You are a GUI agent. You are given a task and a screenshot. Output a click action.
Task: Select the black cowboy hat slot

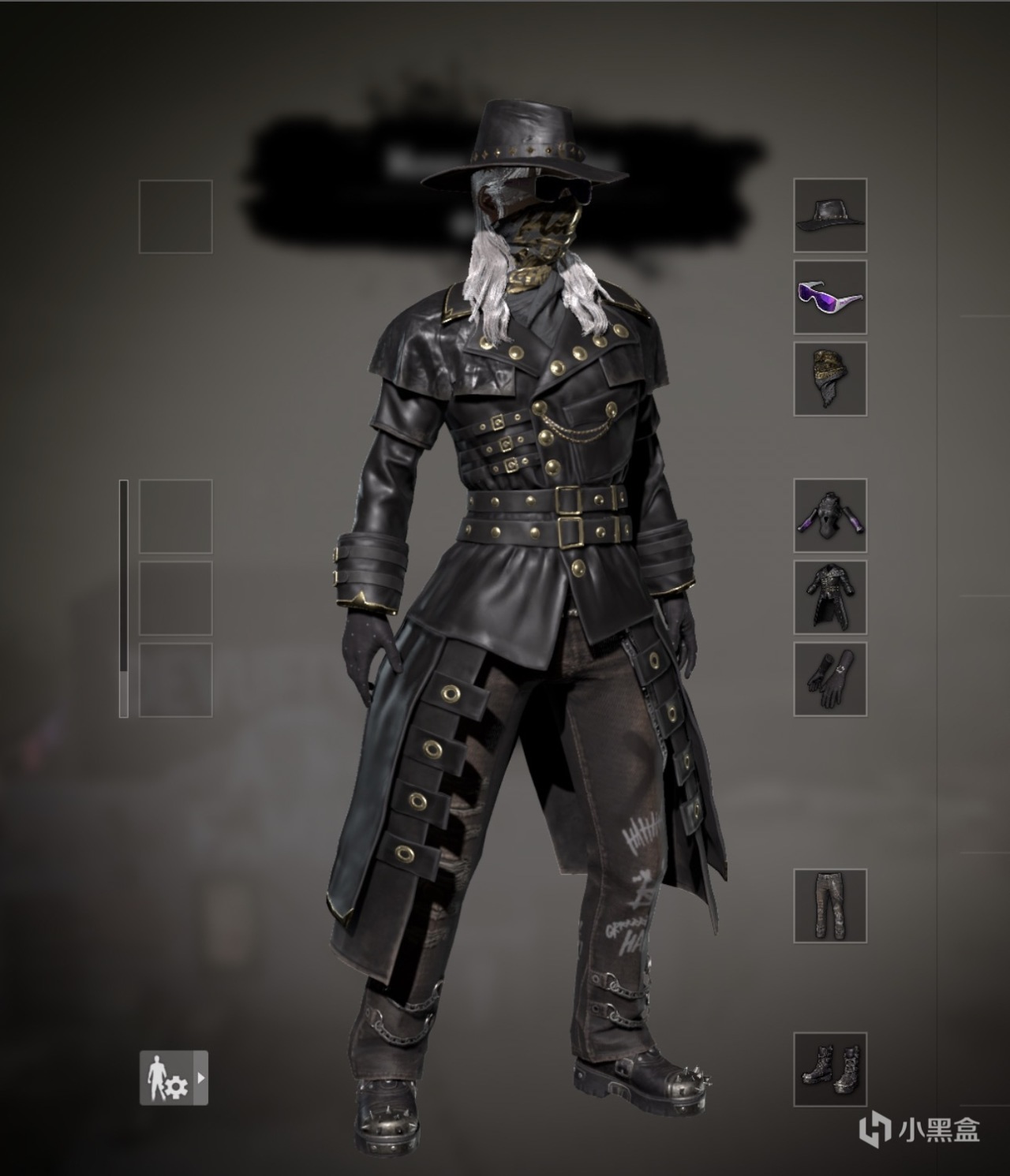830,215
